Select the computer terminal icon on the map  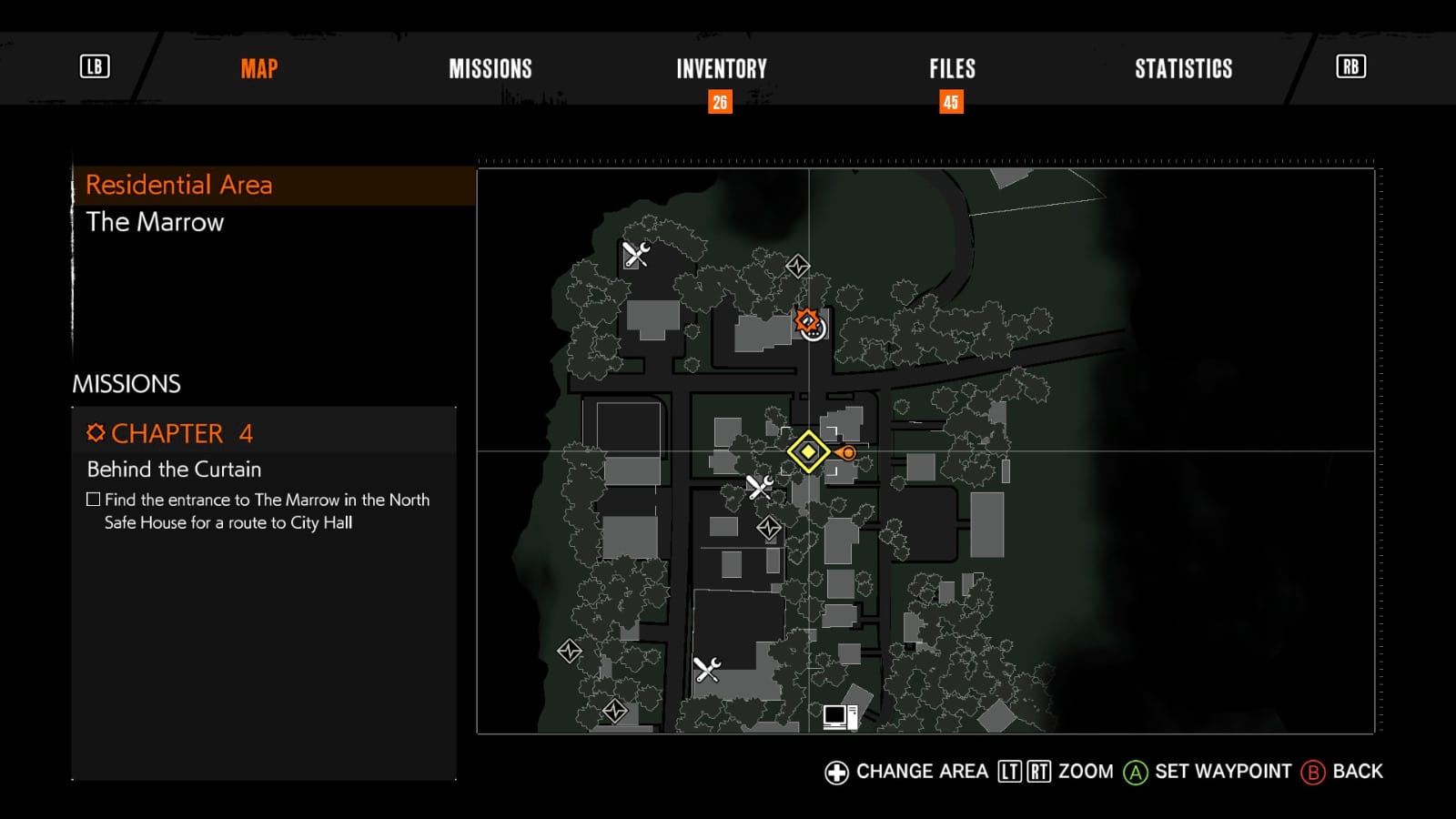point(839,717)
